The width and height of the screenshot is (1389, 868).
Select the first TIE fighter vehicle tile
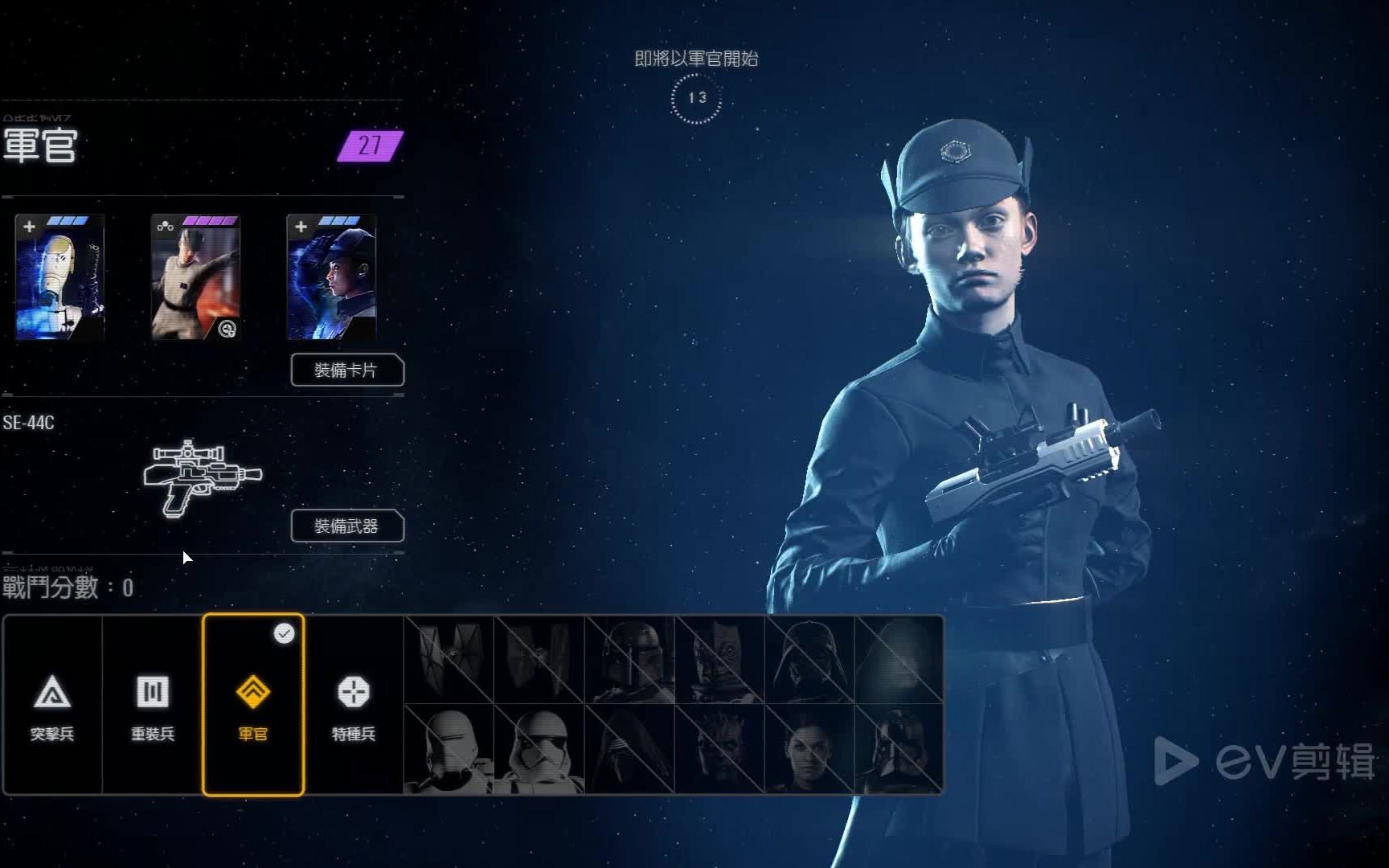tap(449, 660)
